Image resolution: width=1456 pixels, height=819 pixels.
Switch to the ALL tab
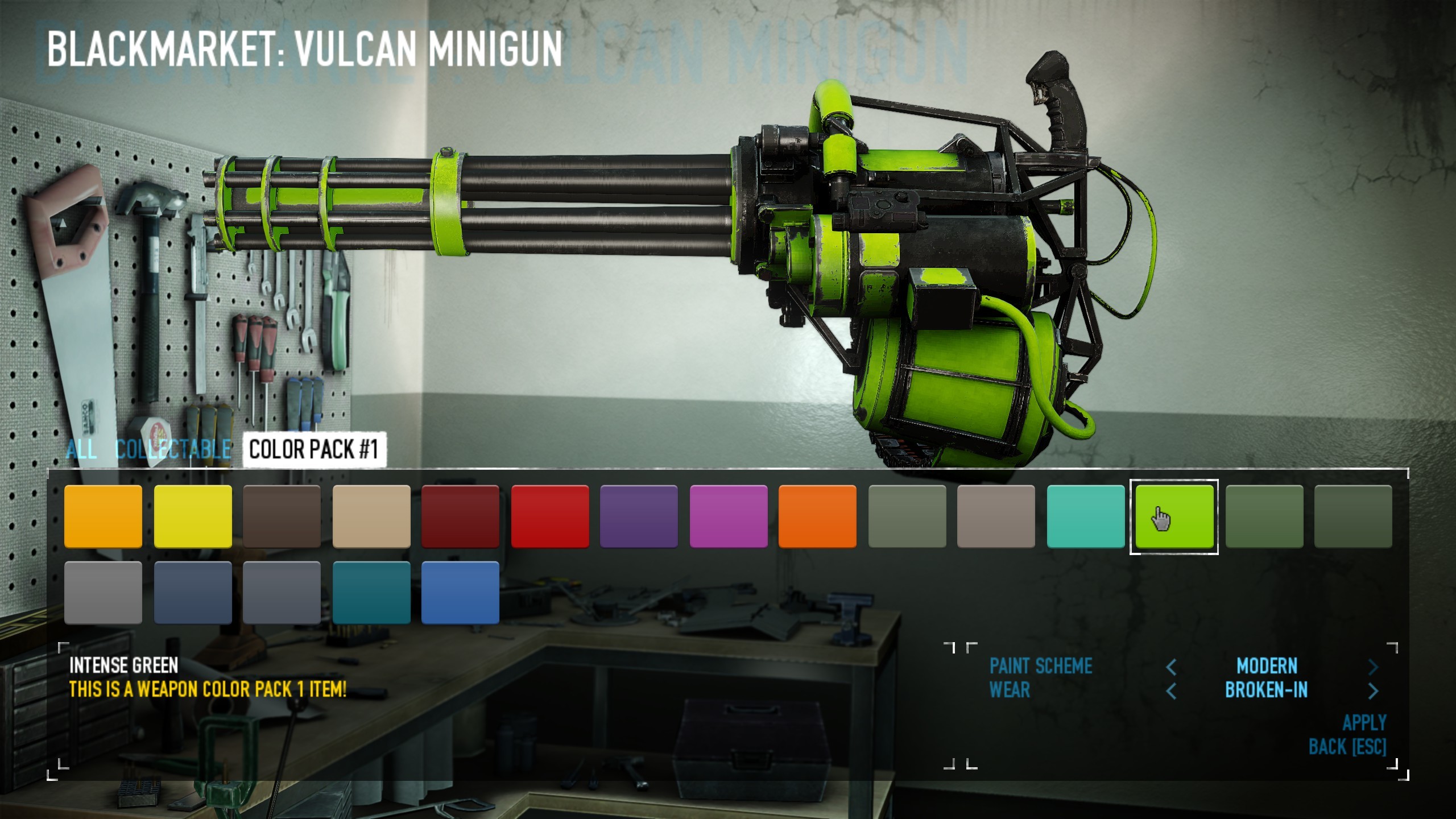tap(81, 450)
